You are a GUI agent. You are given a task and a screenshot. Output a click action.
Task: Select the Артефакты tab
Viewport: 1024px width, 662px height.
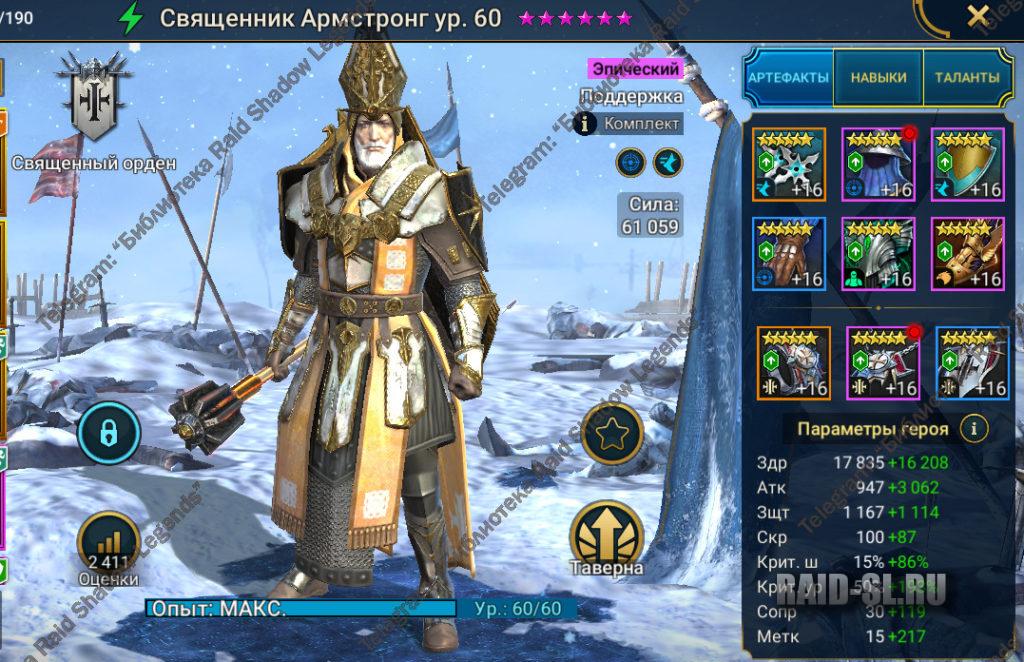[789, 77]
